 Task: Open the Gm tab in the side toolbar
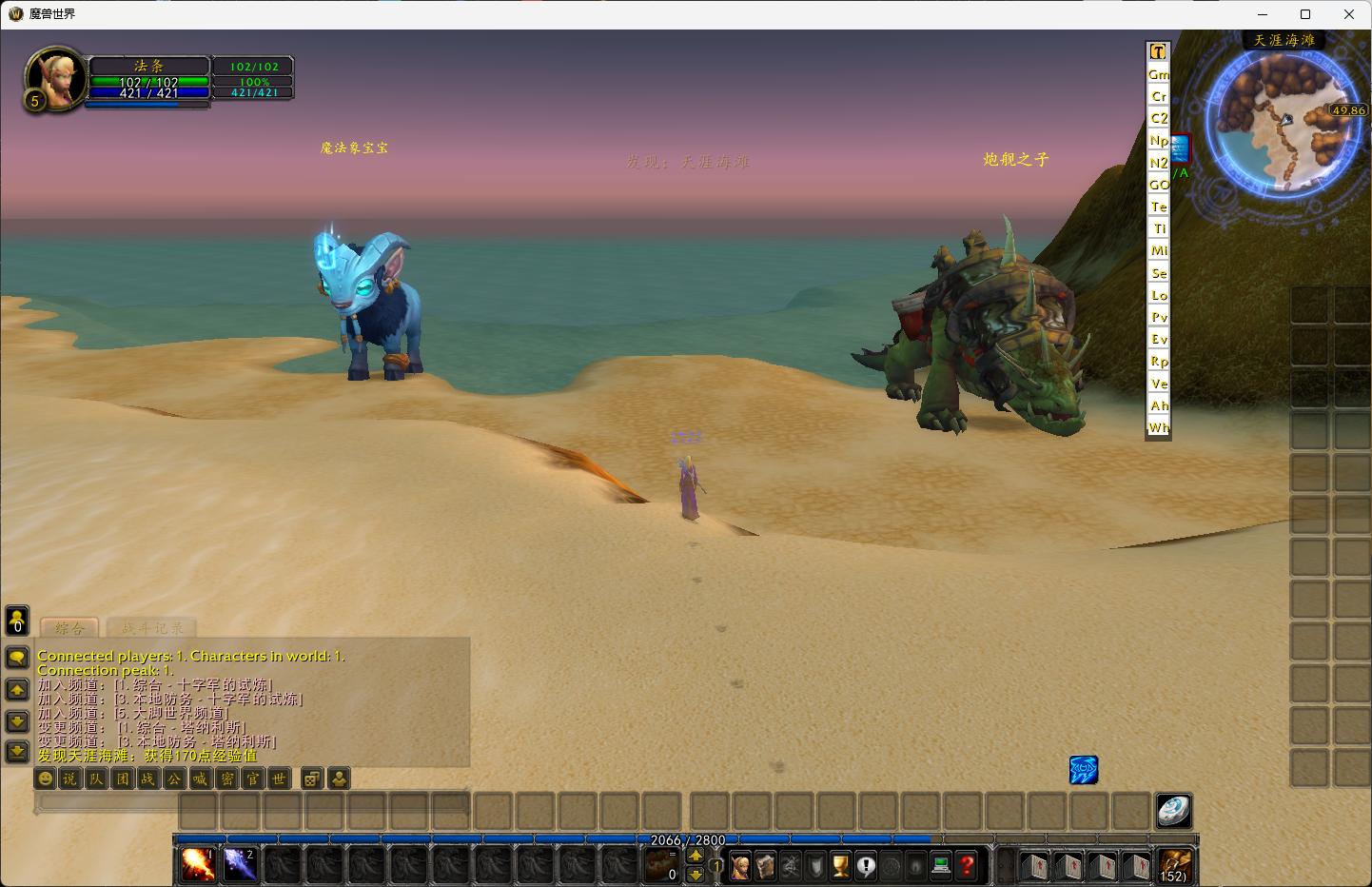click(x=1158, y=74)
